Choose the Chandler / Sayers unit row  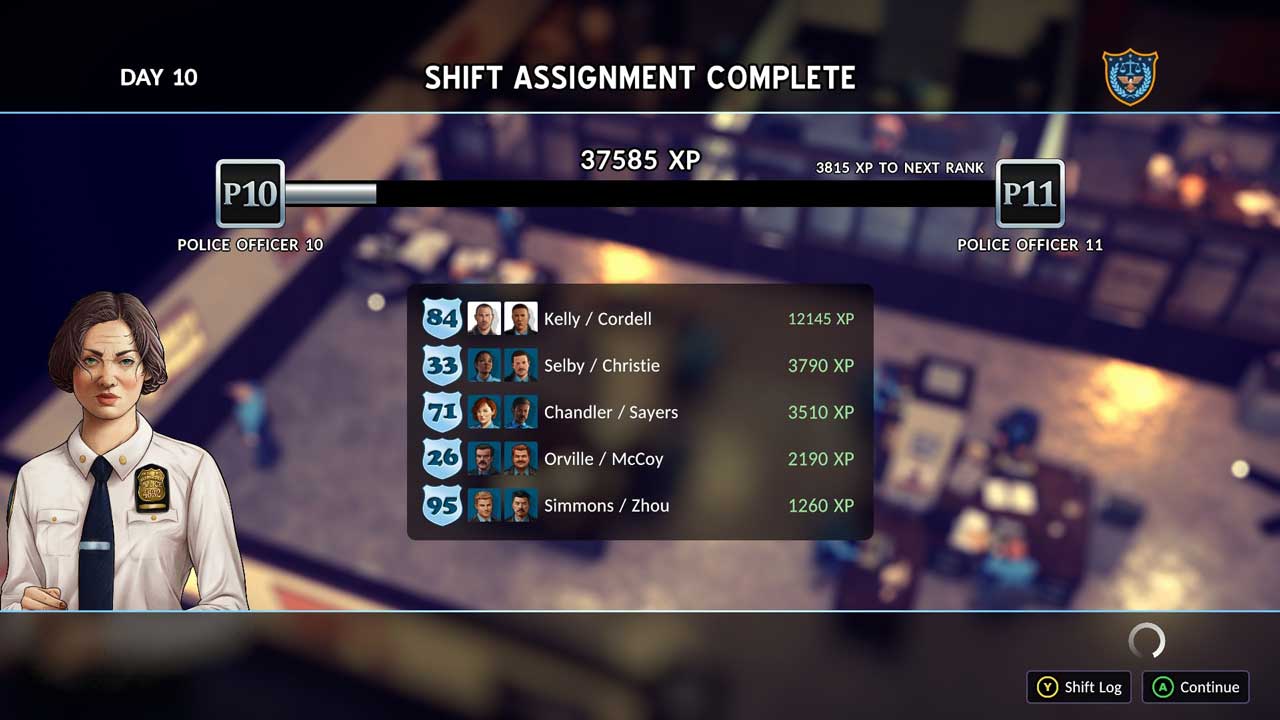(639, 412)
